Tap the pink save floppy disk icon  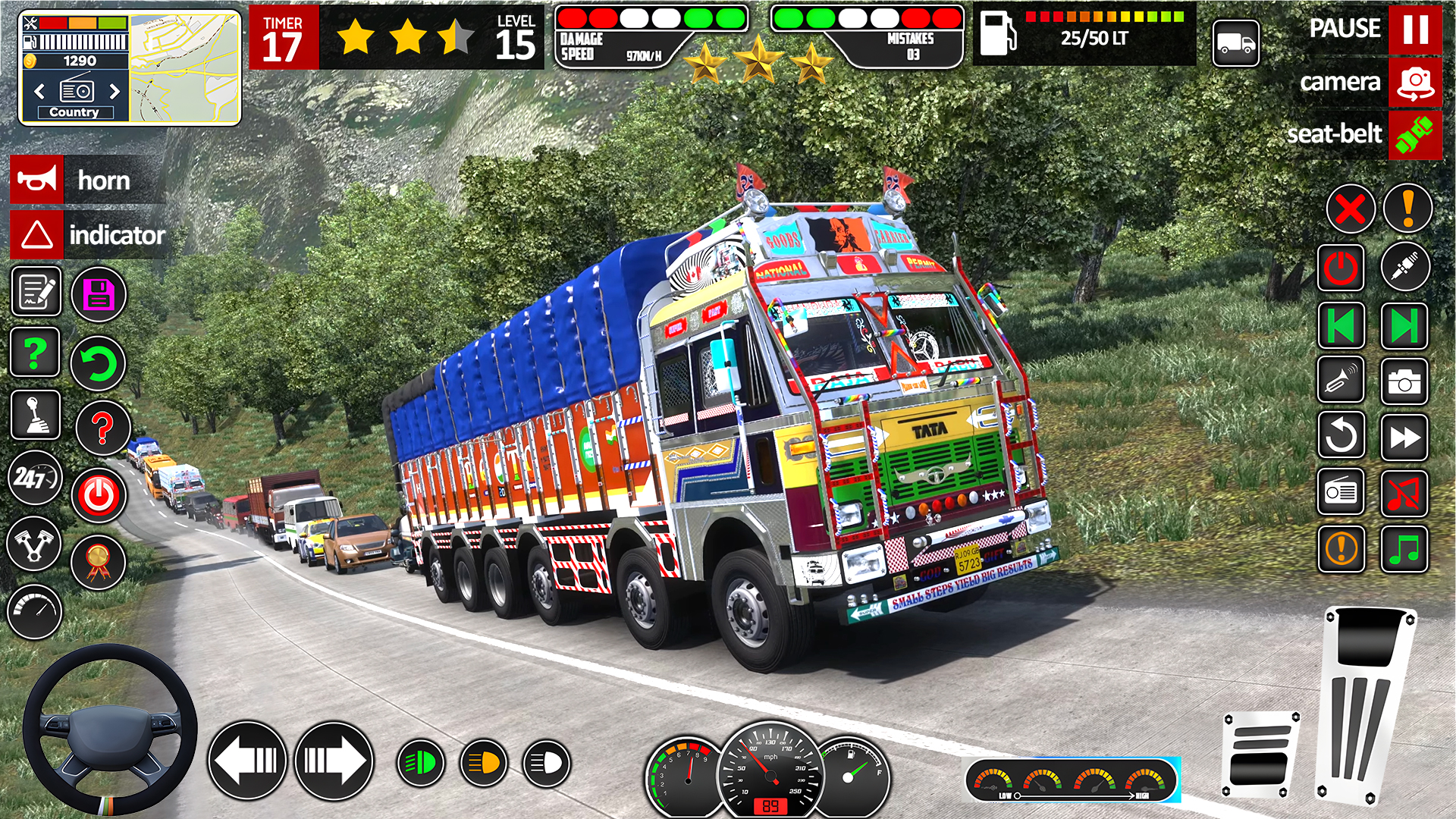coord(97,294)
